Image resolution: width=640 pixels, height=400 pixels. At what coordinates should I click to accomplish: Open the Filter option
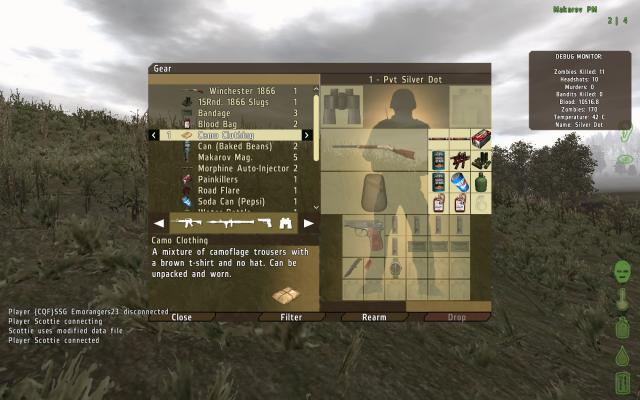pos(291,317)
